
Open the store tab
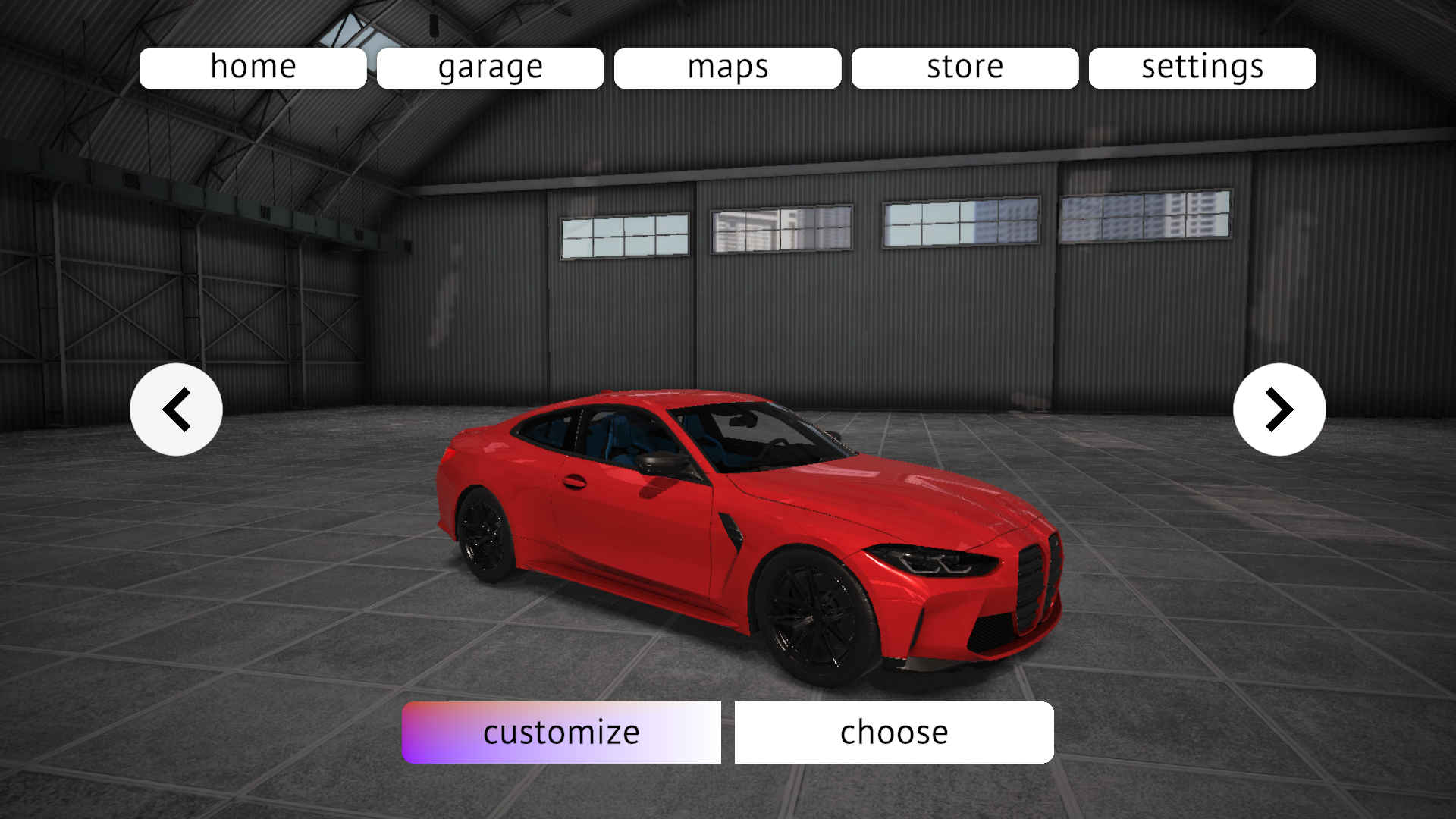coord(965,68)
